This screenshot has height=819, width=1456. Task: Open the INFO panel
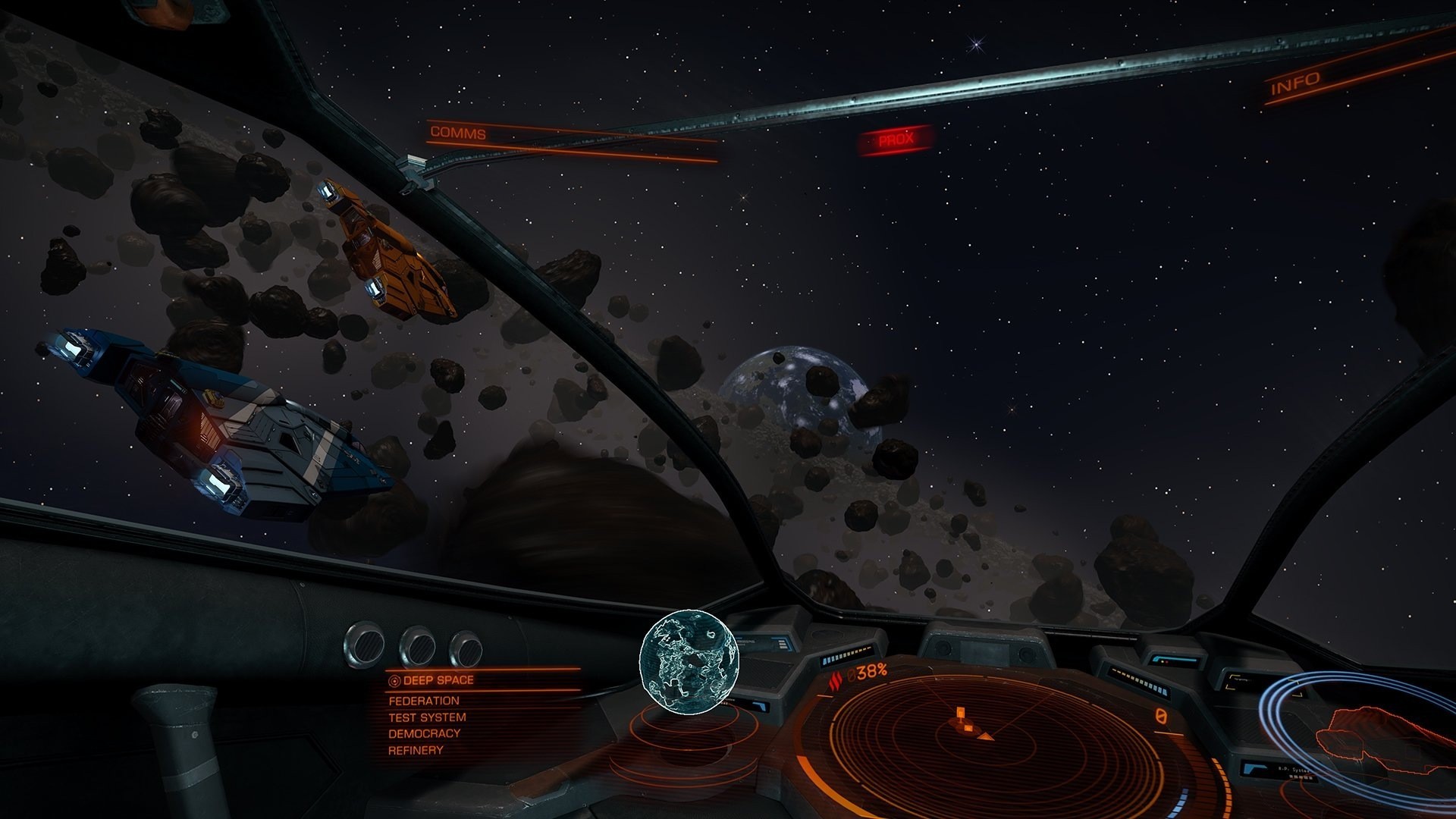[x=1296, y=82]
